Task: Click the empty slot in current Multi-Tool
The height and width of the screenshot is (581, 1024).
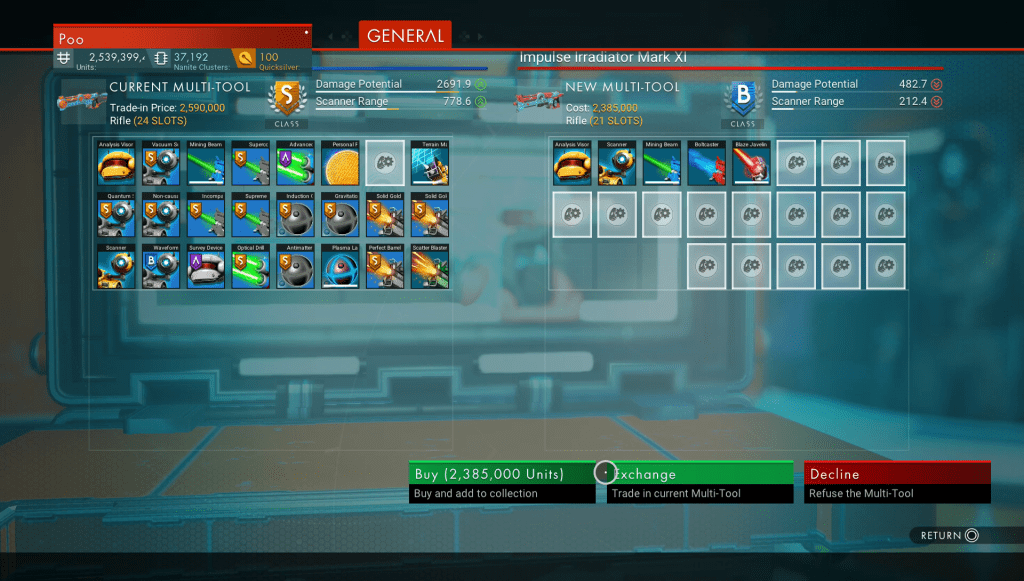Action: click(x=385, y=162)
